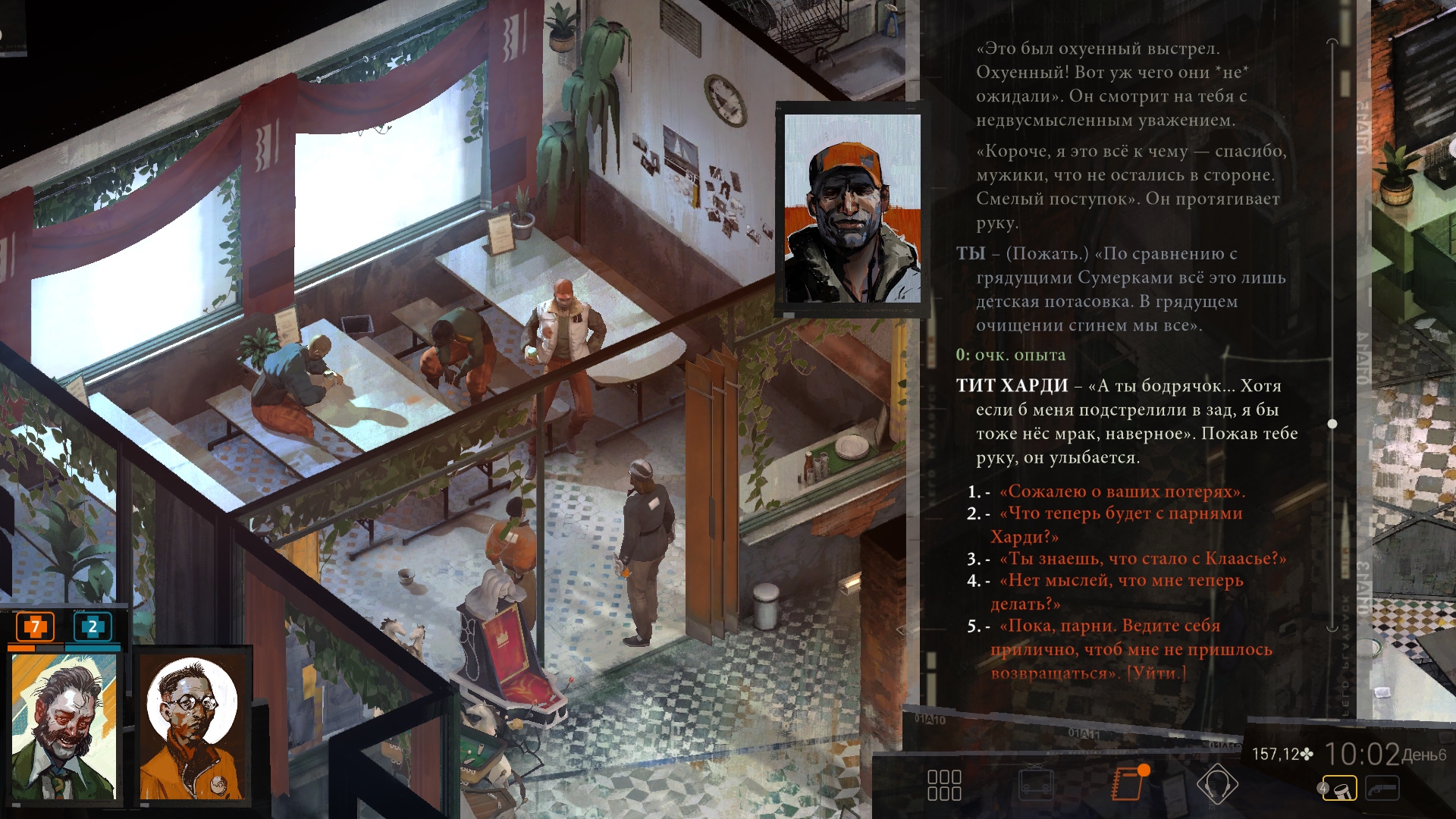Select the flashlight held-item slot

pyautogui.click(x=1339, y=789)
